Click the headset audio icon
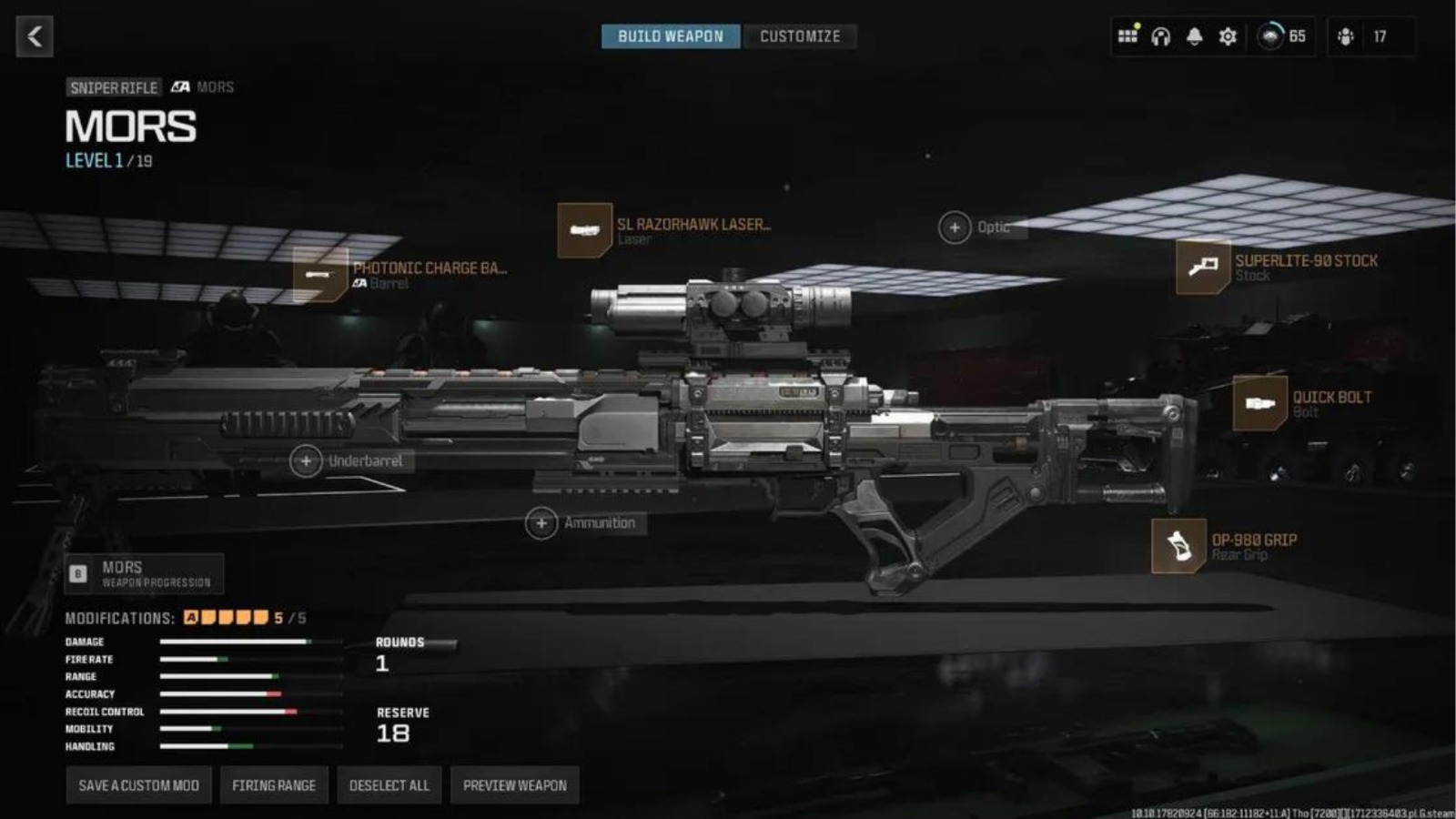This screenshot has height=819, width=1456. click(x=1160, y=36)
